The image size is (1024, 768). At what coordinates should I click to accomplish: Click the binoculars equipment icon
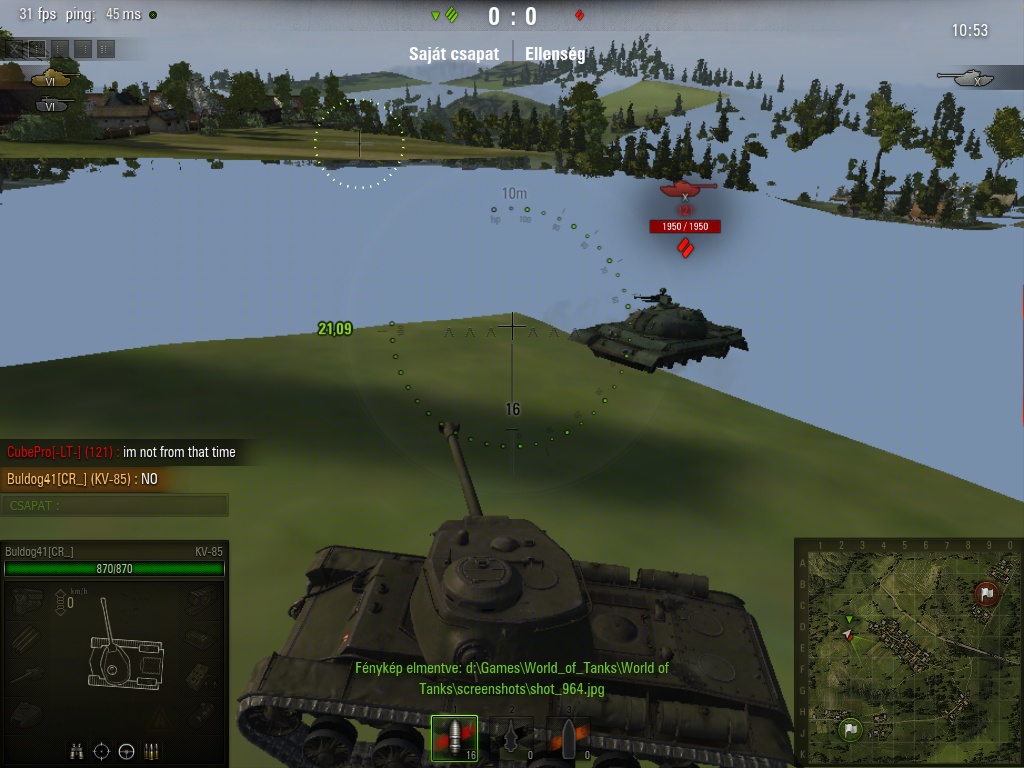pos(76,750)
